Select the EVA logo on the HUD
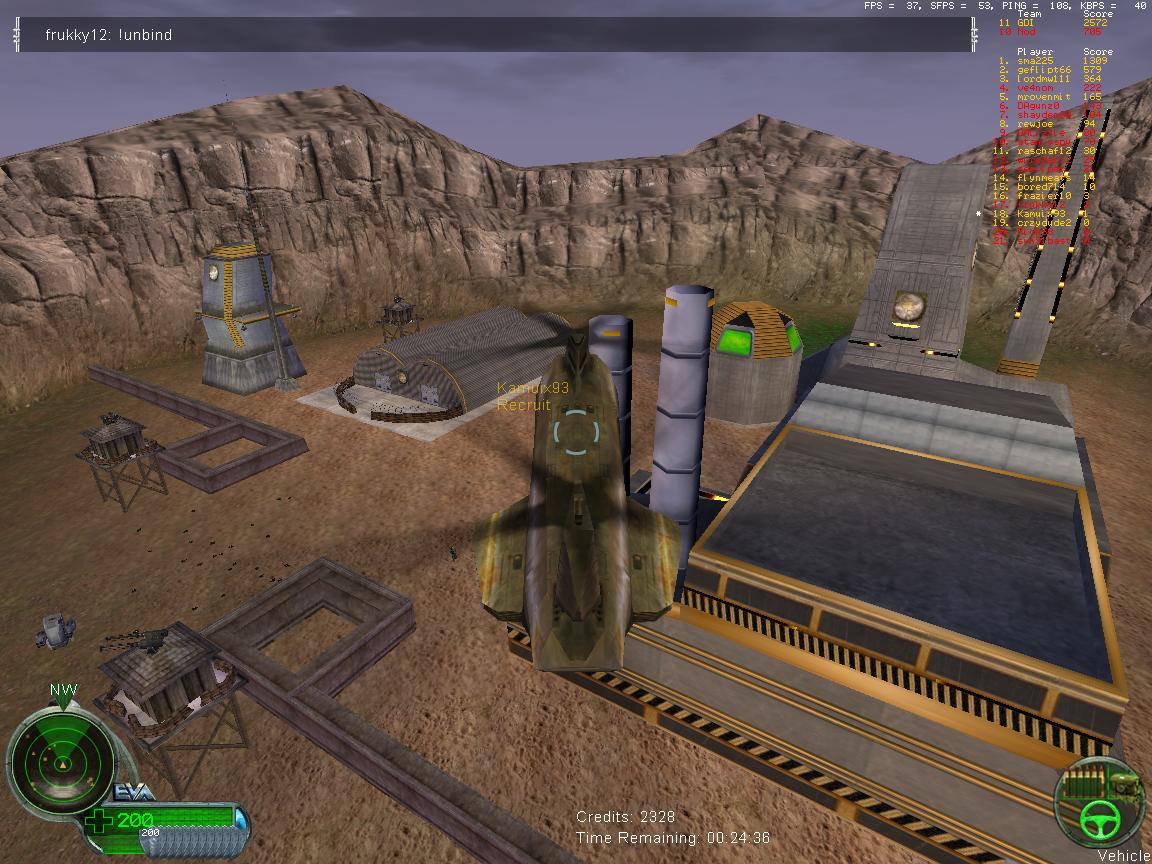 click(133, 791)
